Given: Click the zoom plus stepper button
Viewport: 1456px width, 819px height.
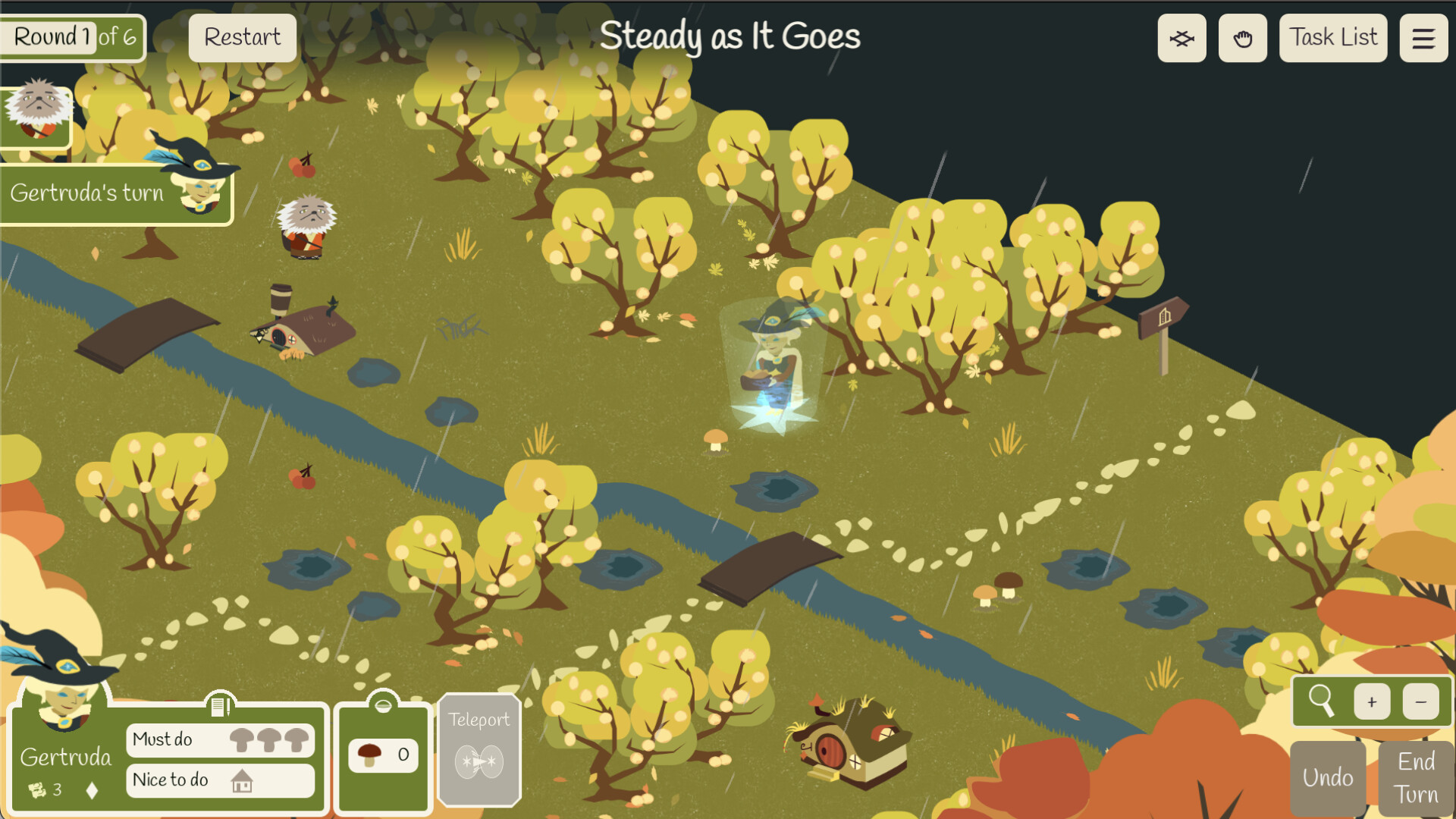Looking at the screenshot, I should click(1372, 701).
